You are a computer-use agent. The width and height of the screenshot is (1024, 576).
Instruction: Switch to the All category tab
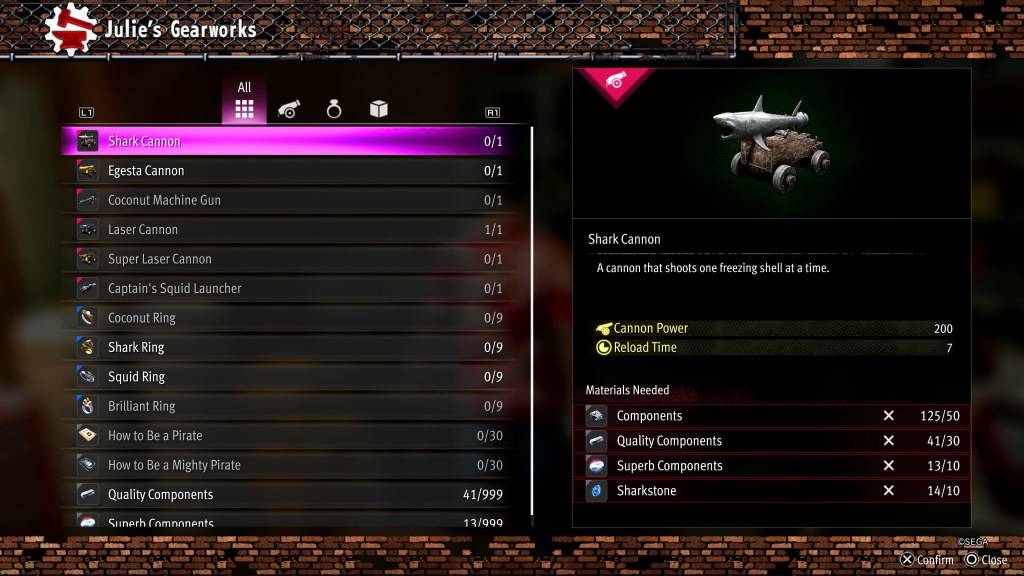pos(244,104)
